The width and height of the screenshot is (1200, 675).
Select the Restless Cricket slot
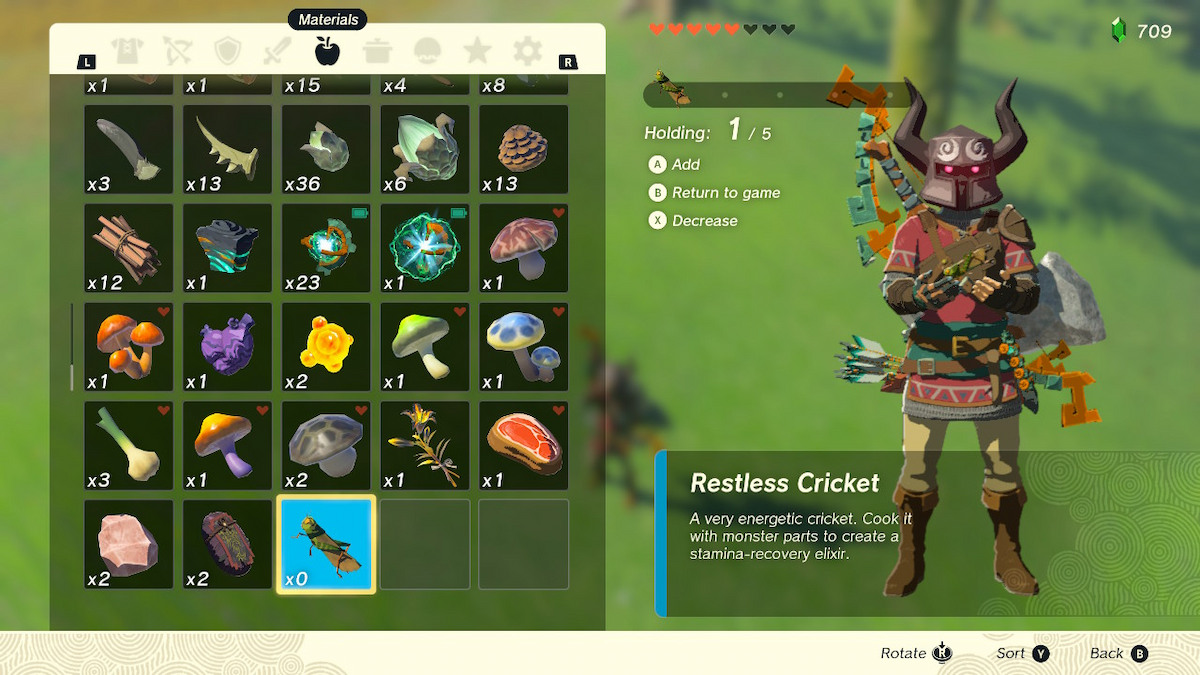tap(326, 545)
